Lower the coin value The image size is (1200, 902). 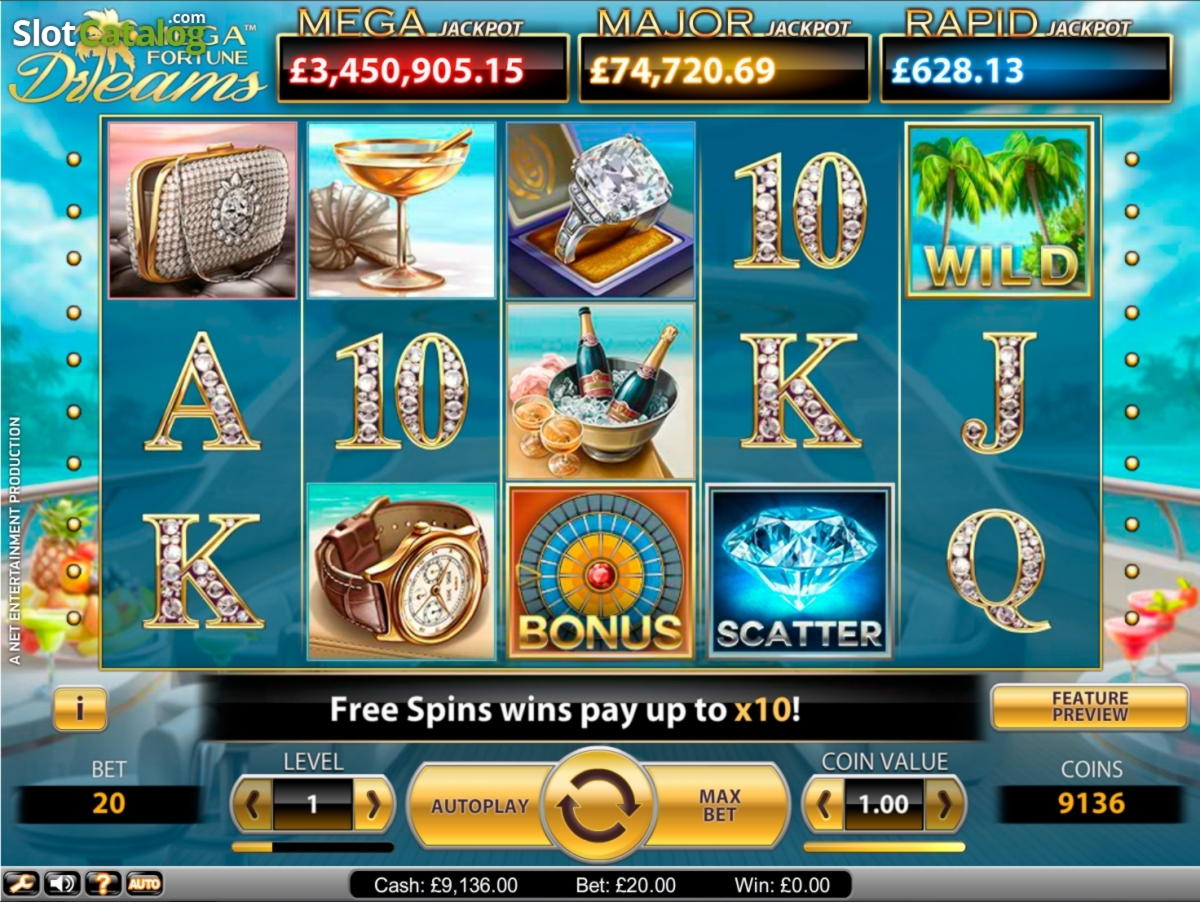(824, 805)
